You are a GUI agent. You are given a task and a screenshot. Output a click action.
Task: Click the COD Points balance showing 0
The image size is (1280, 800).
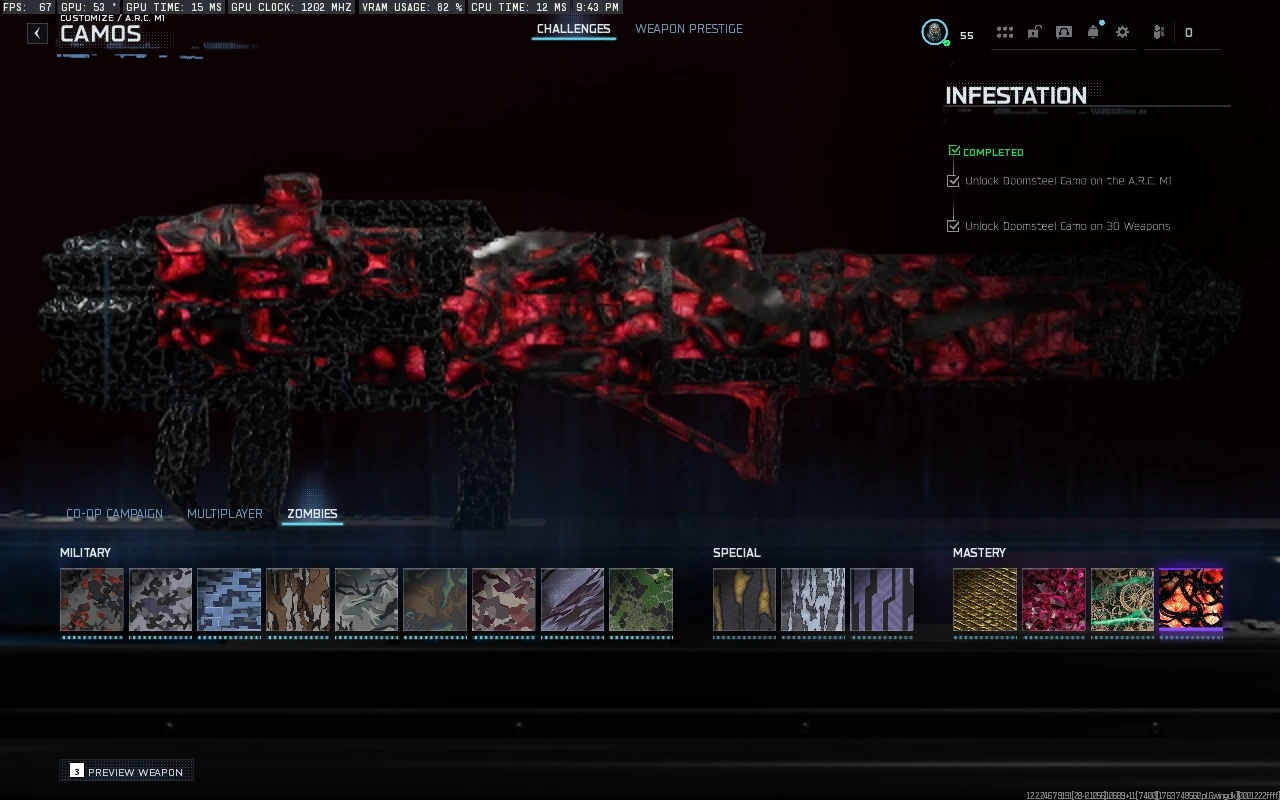(1188, 32)
